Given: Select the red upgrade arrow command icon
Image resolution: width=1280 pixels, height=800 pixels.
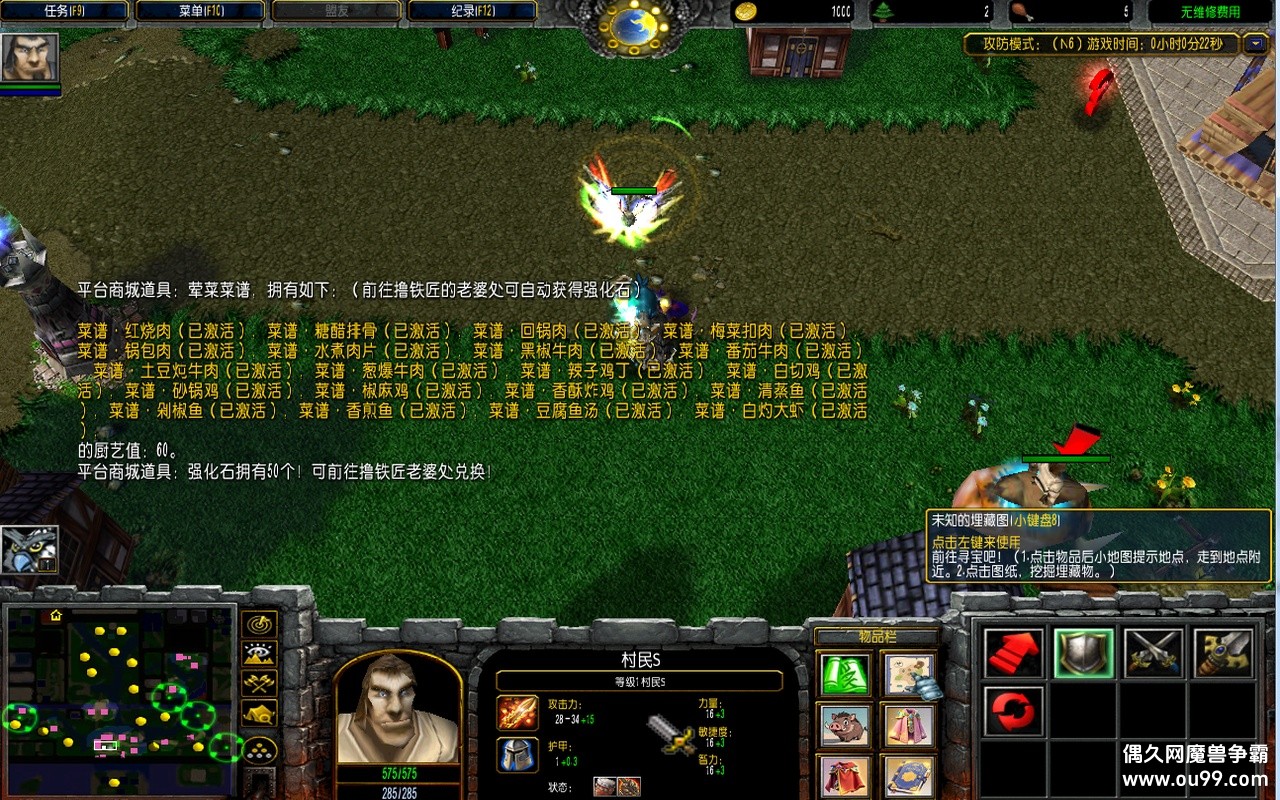Looking at the screenshot, I should (x=1013, y=651).
